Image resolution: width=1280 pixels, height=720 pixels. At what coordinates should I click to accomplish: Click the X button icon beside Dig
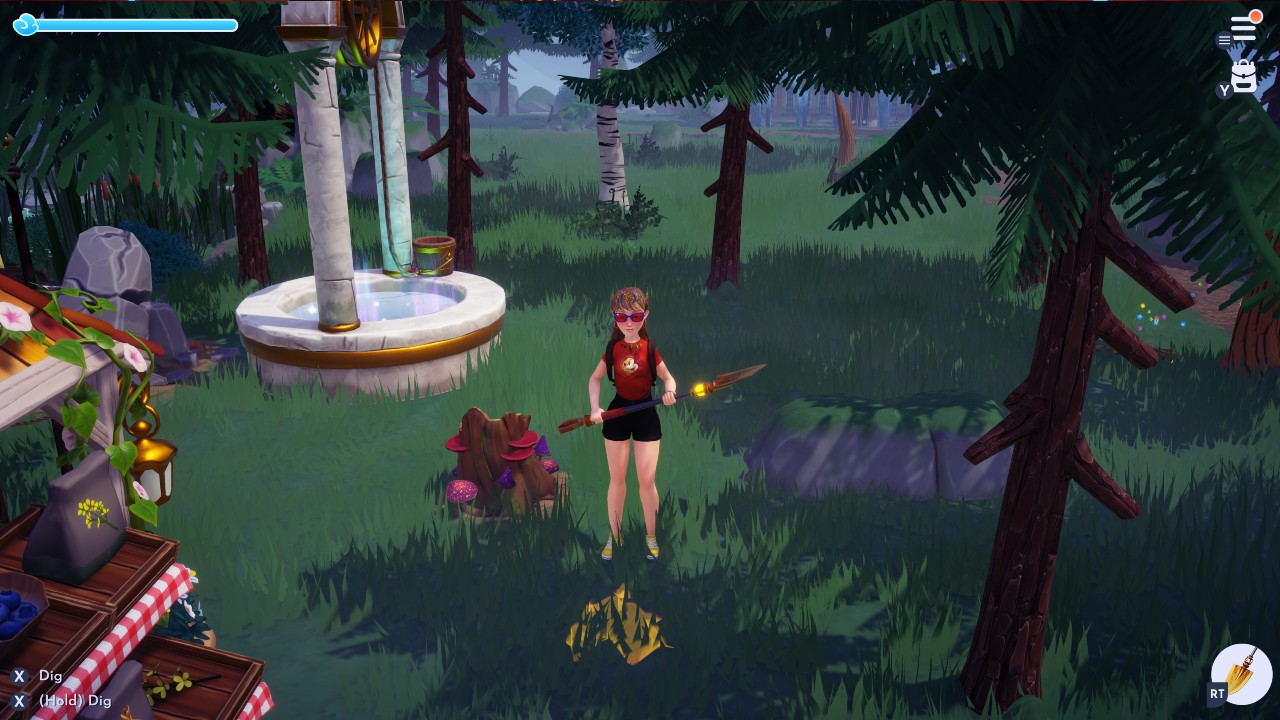[x=18, y=676]
